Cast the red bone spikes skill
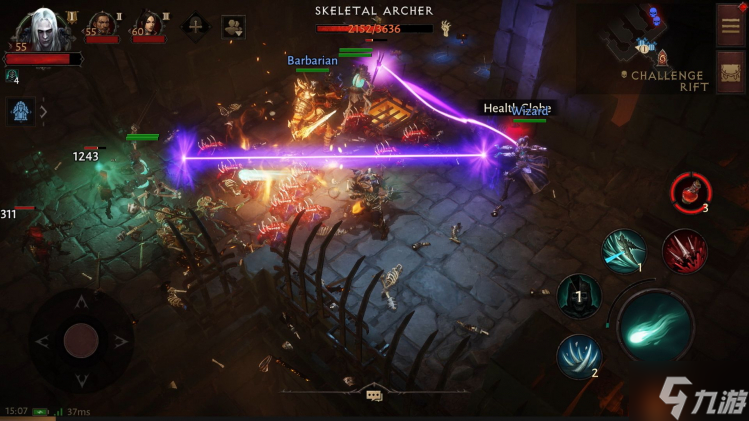 (684, 251)
